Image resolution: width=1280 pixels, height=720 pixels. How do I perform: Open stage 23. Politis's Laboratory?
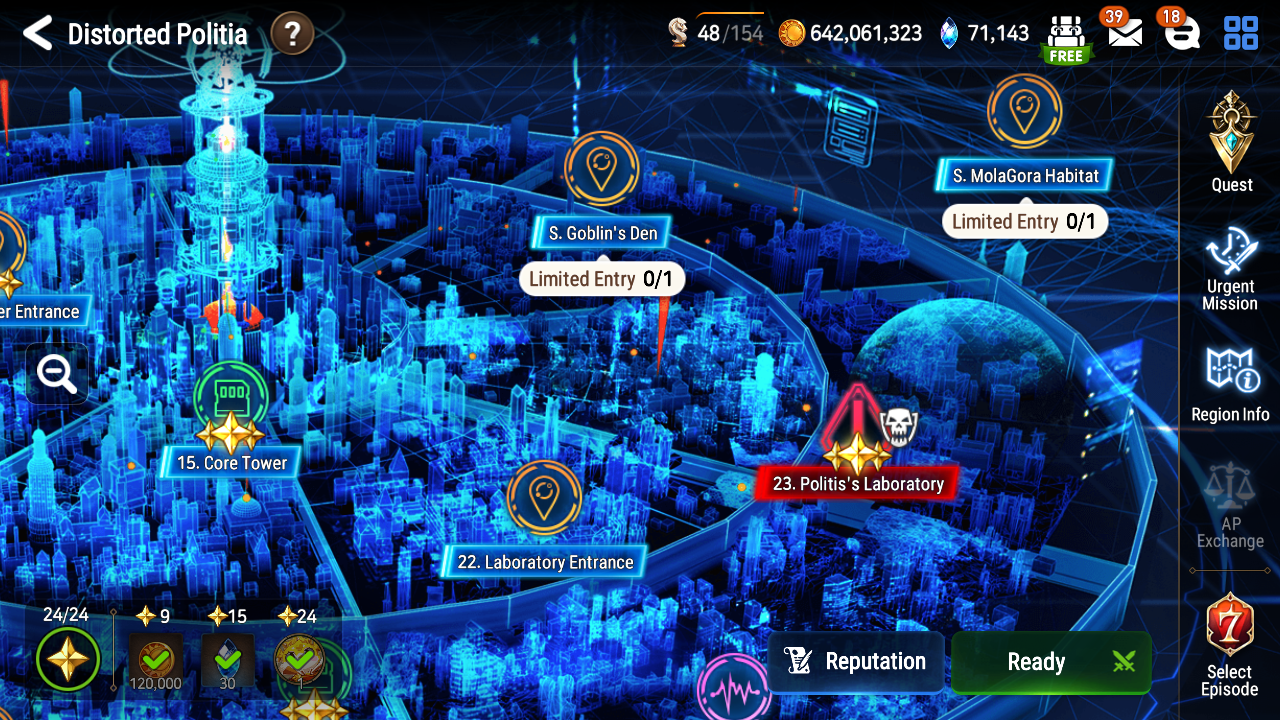point(857,483)
